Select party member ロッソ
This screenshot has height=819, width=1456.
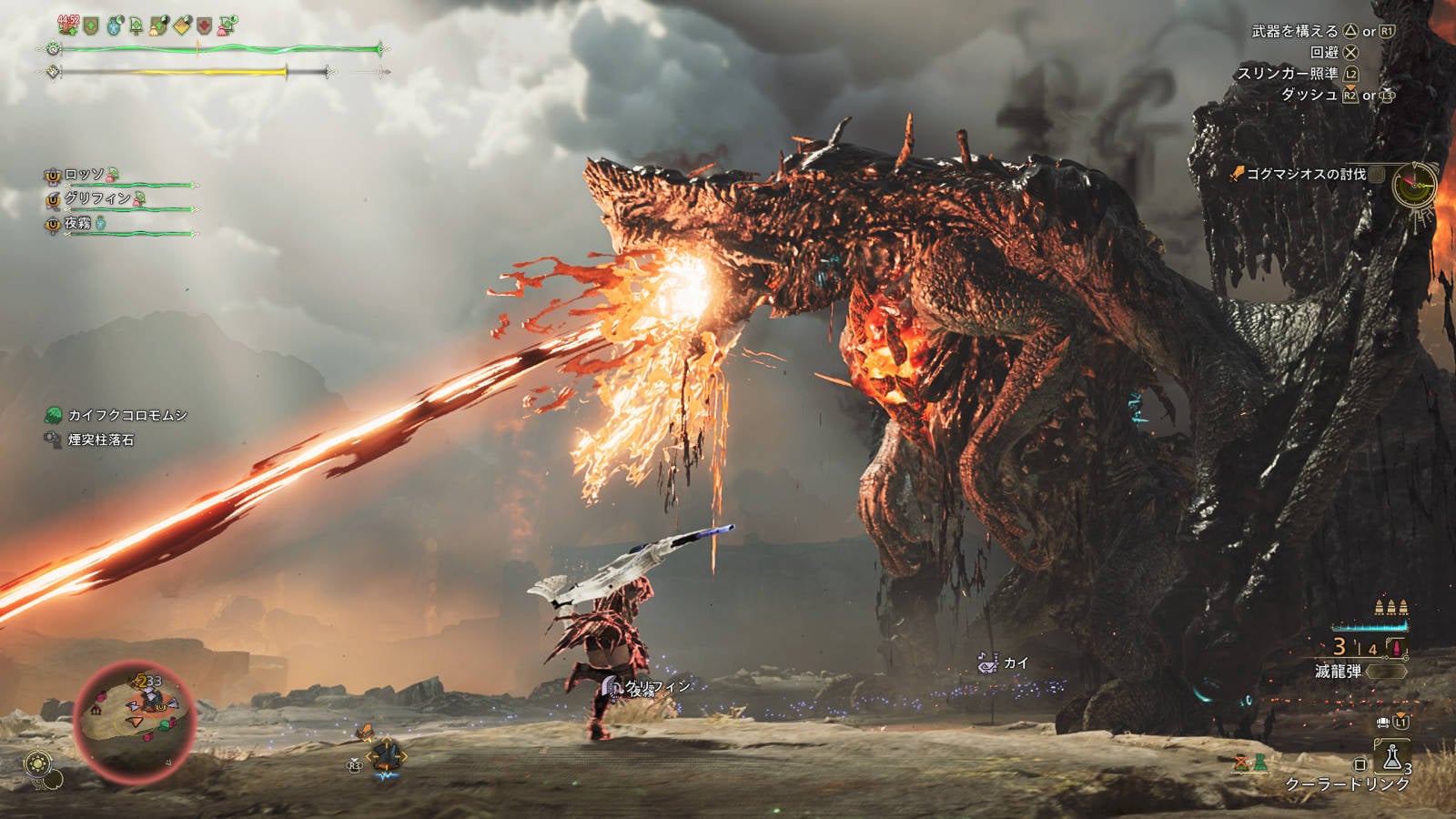point(85,174)
